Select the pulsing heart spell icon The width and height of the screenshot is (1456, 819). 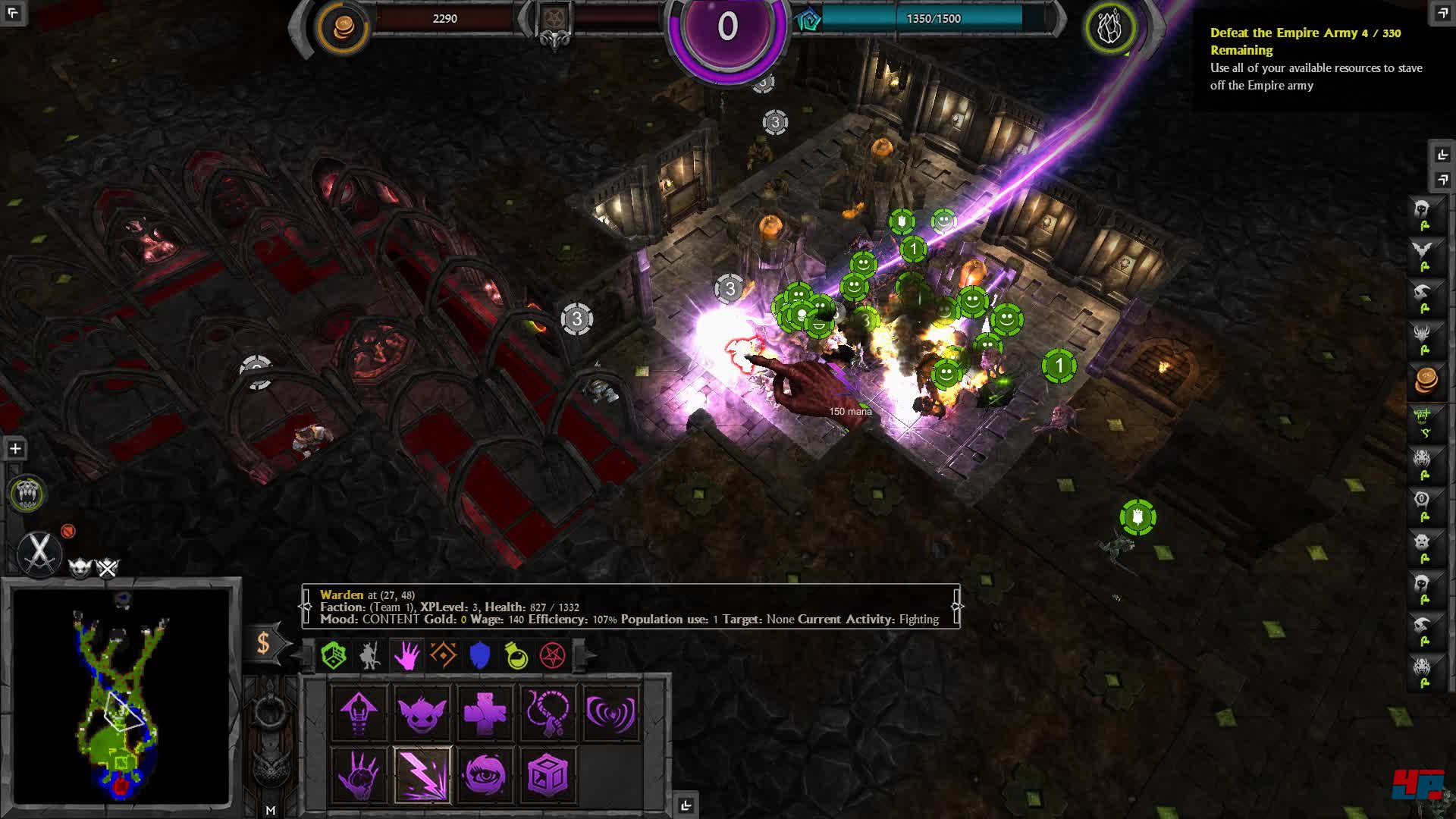tap(611, 712)
